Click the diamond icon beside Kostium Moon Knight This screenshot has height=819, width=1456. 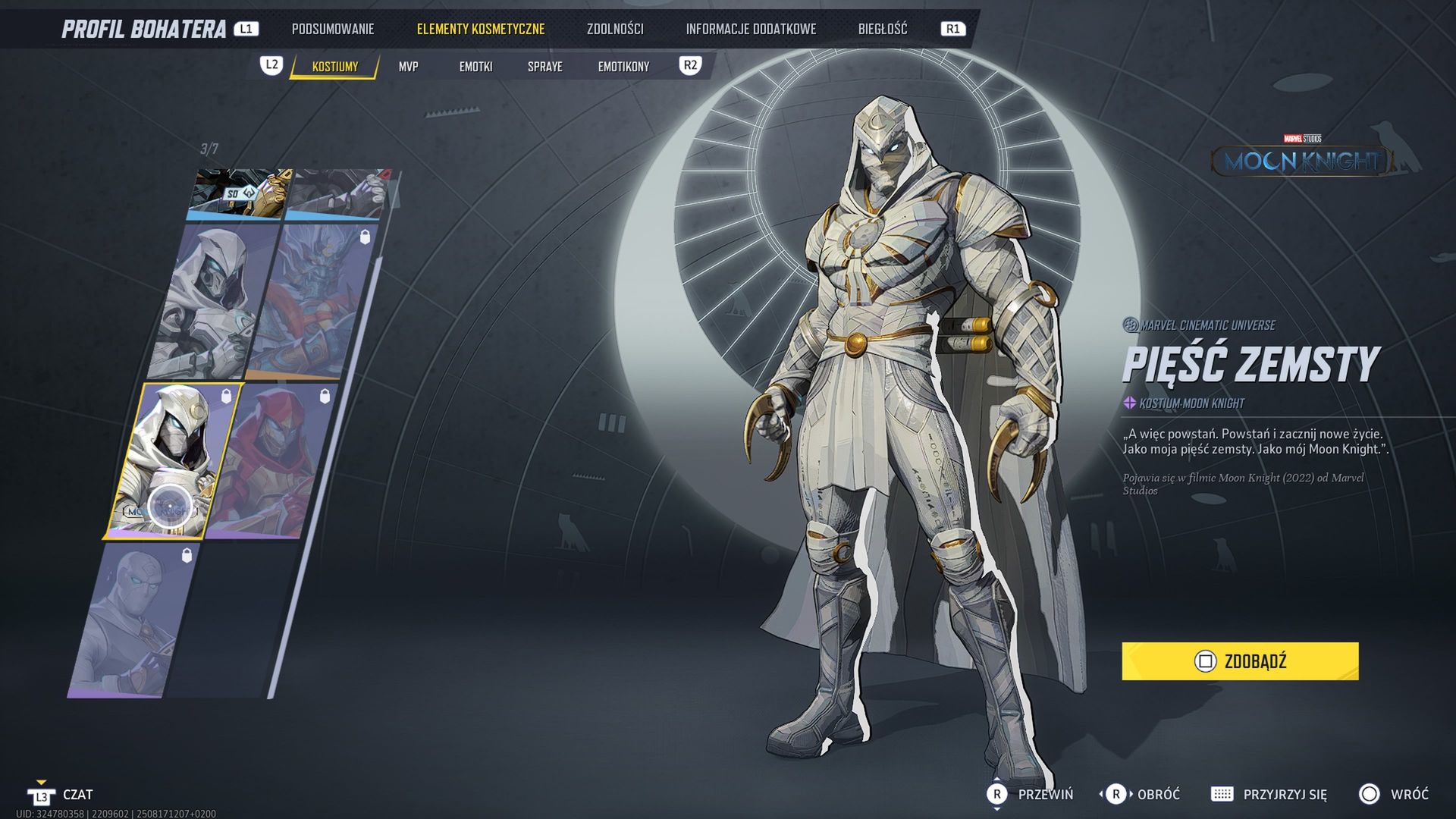(x=1129, y=404)
